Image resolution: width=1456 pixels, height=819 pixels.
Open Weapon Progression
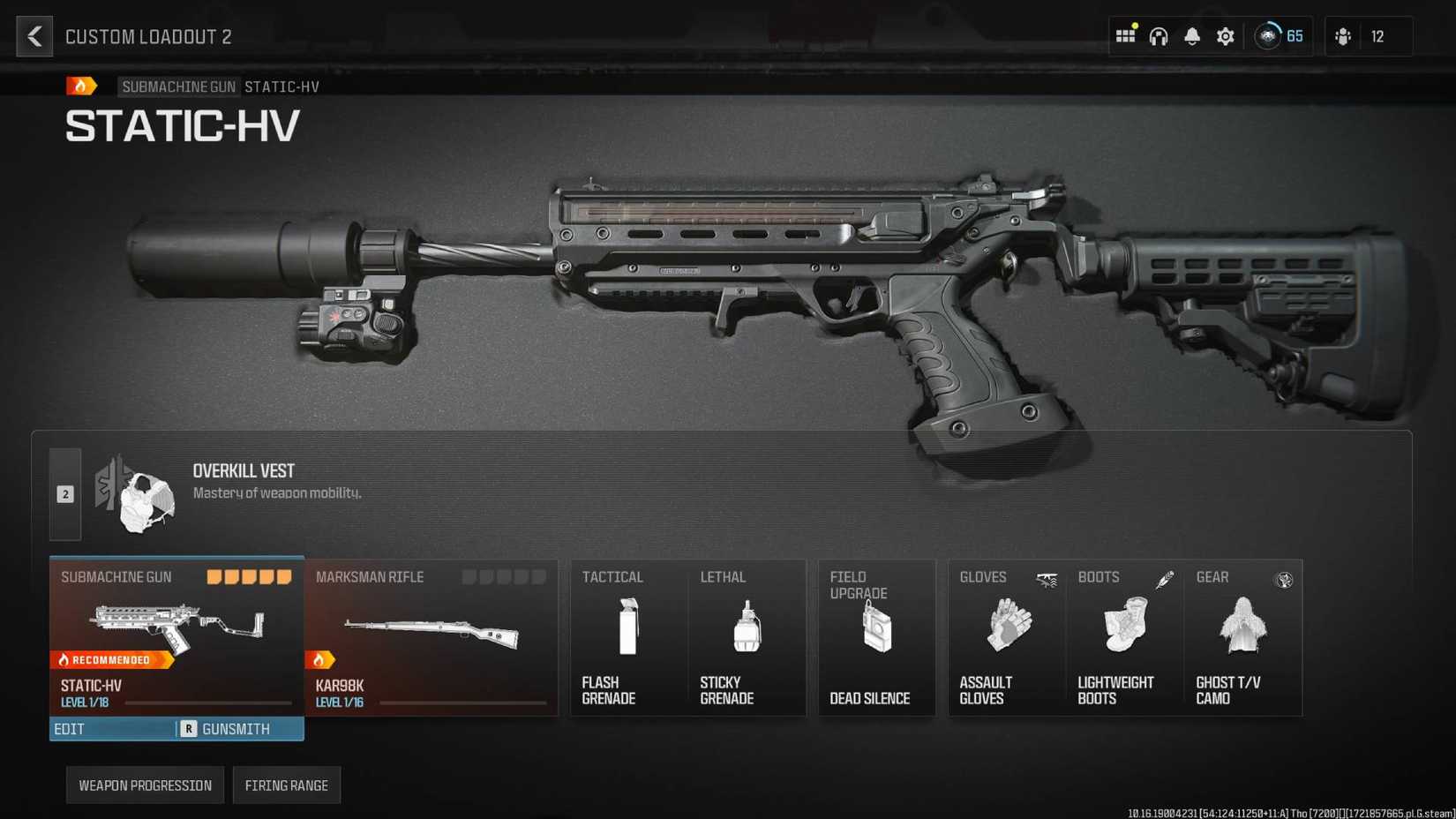(x=144, y=785)
